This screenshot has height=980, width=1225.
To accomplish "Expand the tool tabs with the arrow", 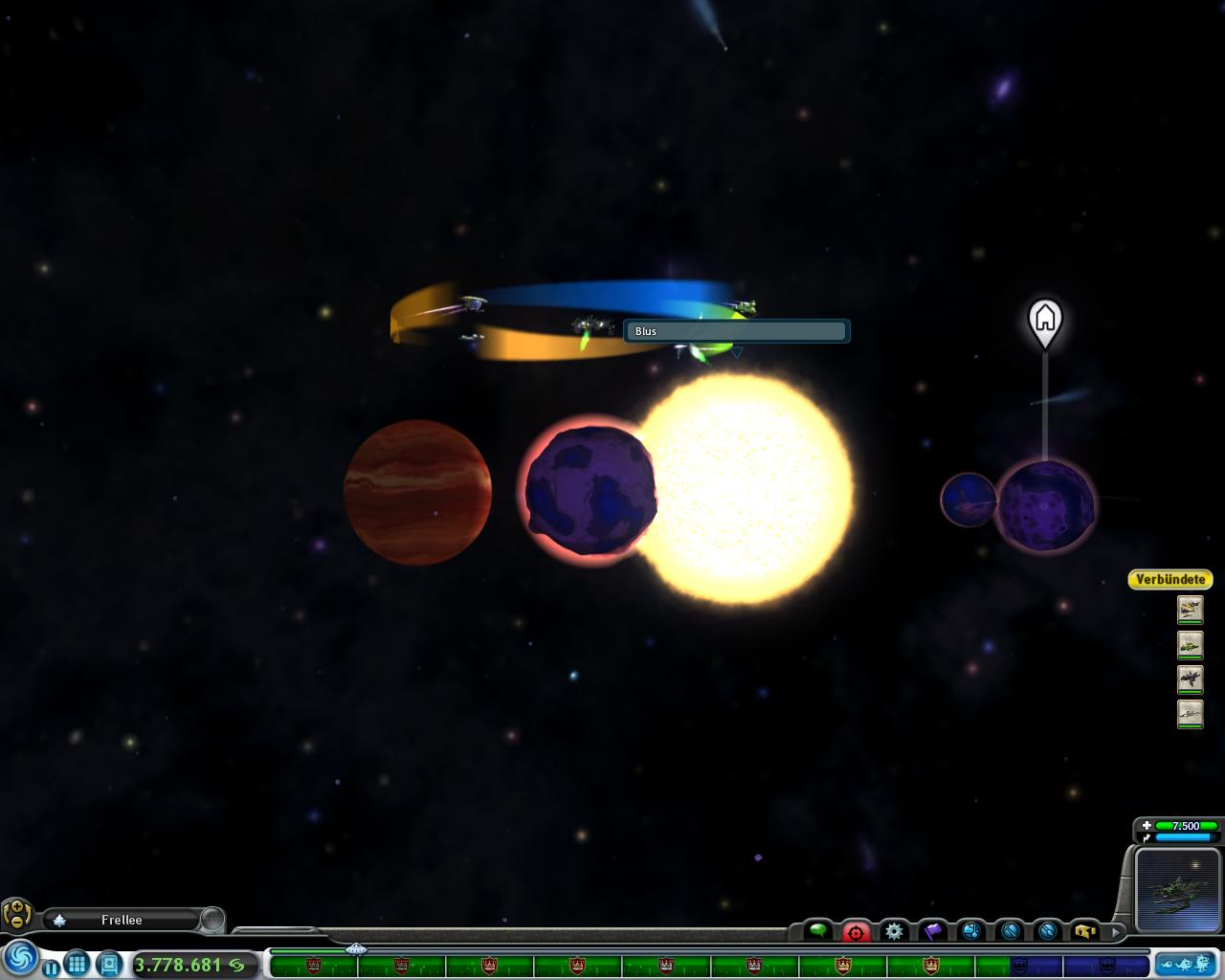I will (x=1115, y=930).
